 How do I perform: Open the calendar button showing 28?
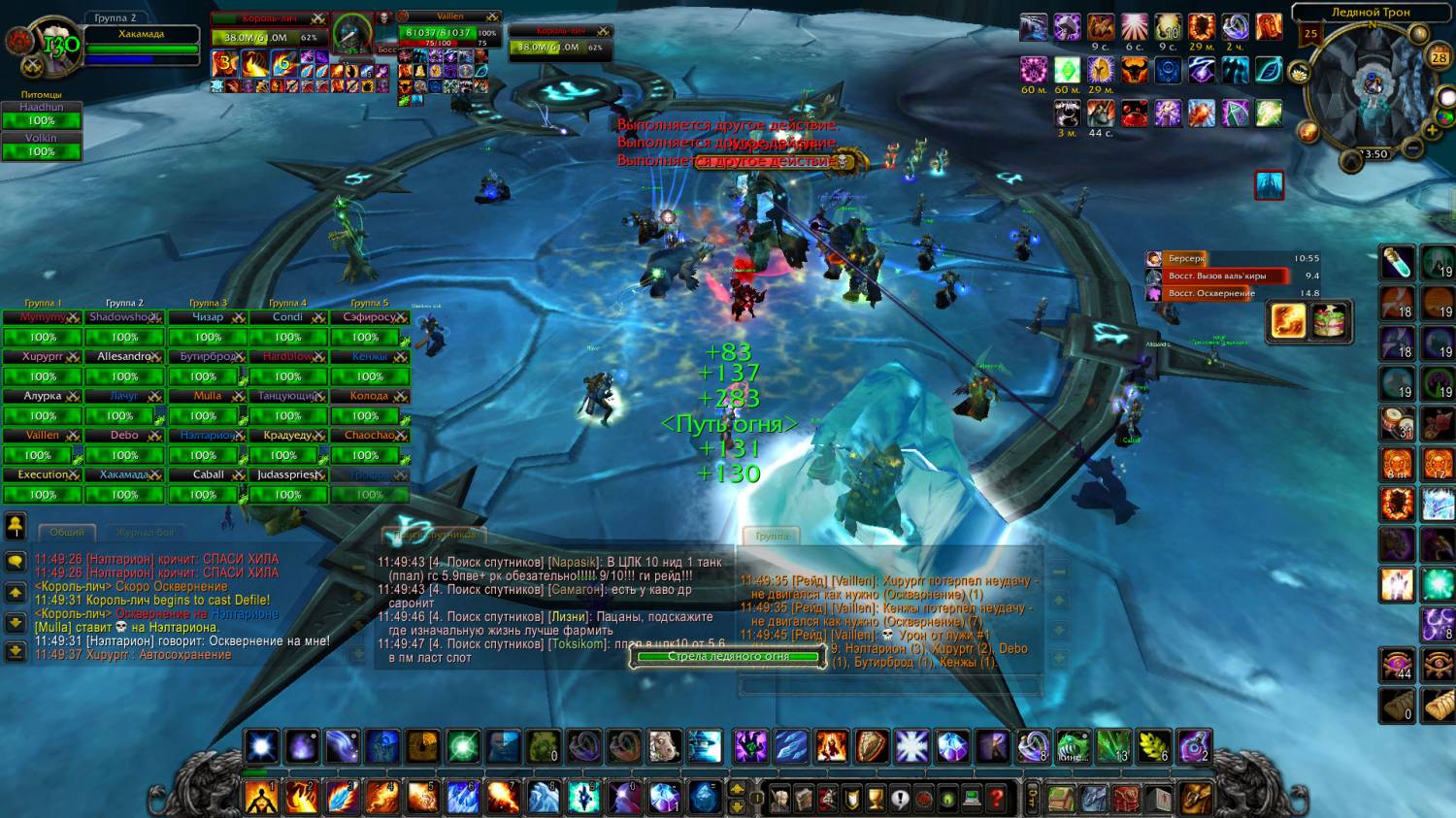[x=1439, y=57]
